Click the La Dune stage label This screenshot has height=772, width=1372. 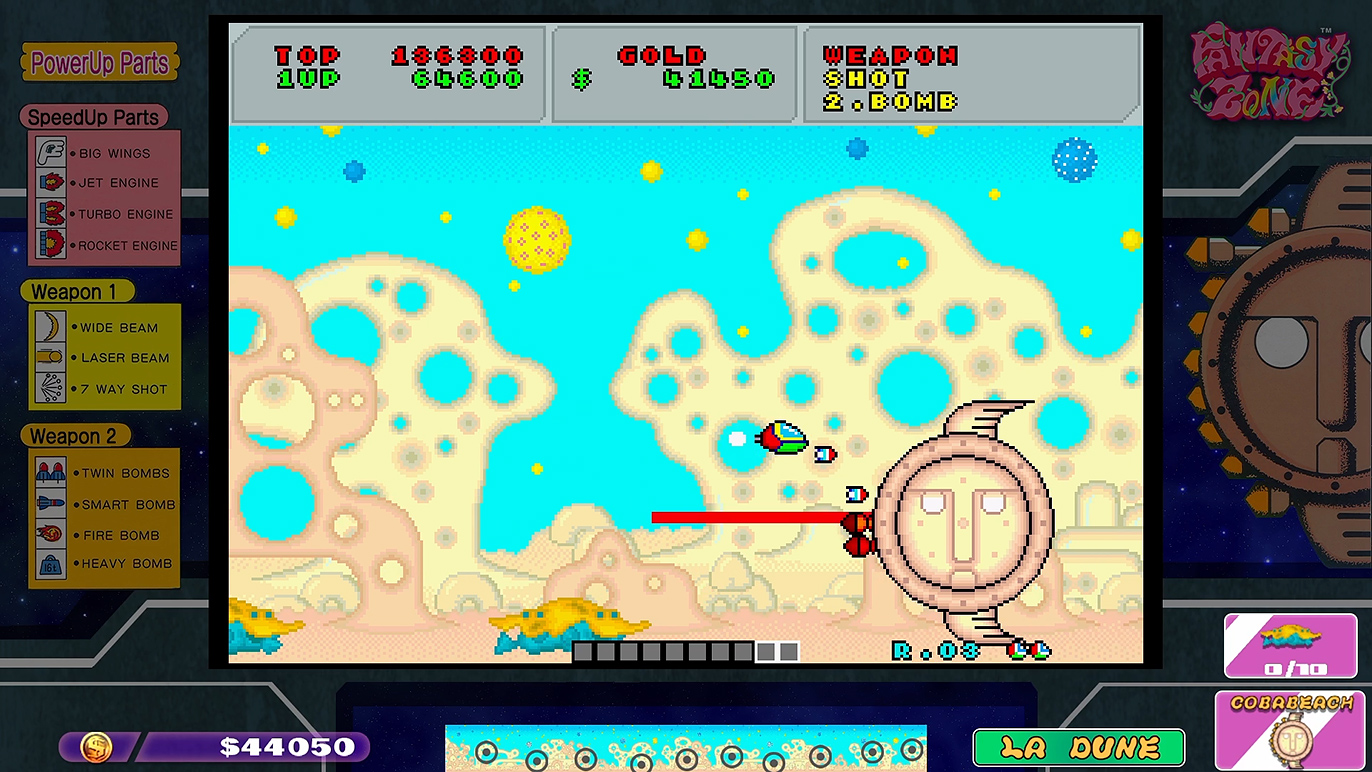[1078, 747]
